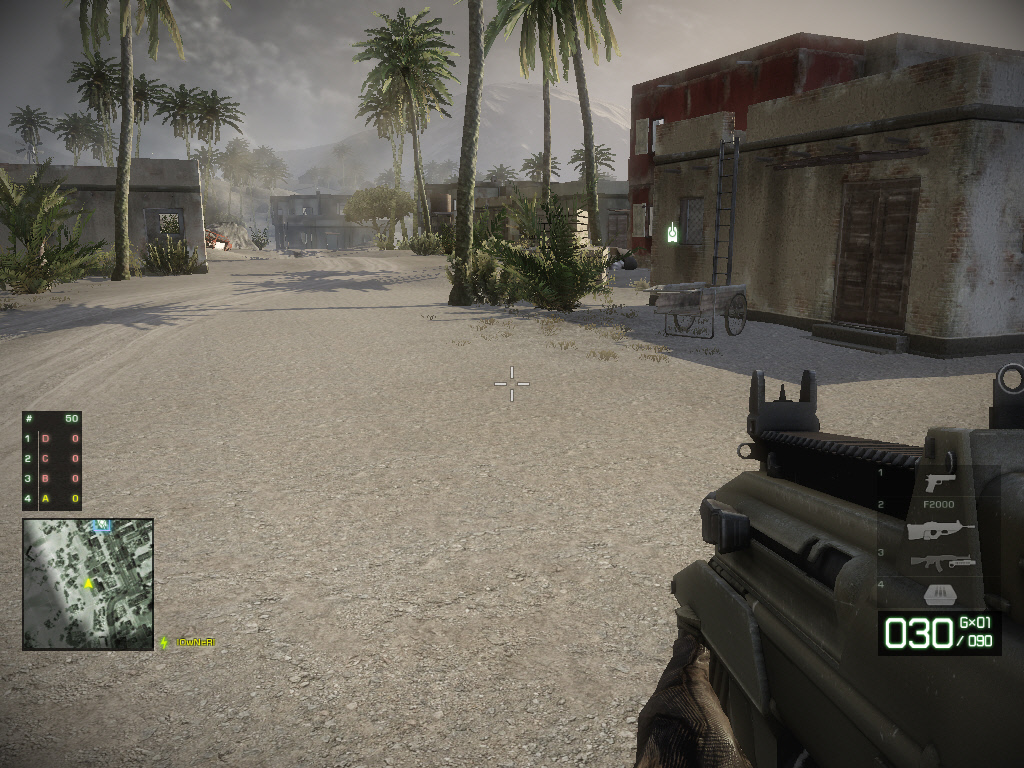Click the minimap
Viewport: 1024px width, 768px height.
click(x=88, y=584)
